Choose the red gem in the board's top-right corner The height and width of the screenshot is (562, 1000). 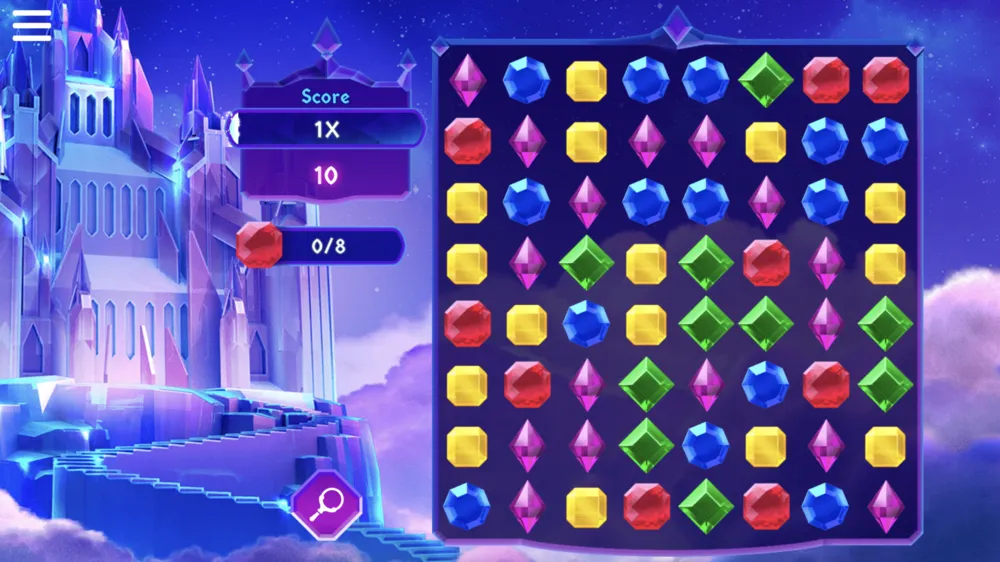click(x=885, y=81)
